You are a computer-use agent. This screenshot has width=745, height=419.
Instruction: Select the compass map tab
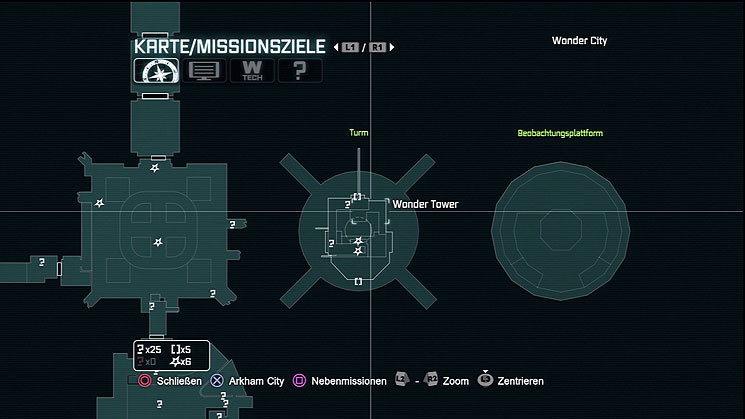coord(153,72)
